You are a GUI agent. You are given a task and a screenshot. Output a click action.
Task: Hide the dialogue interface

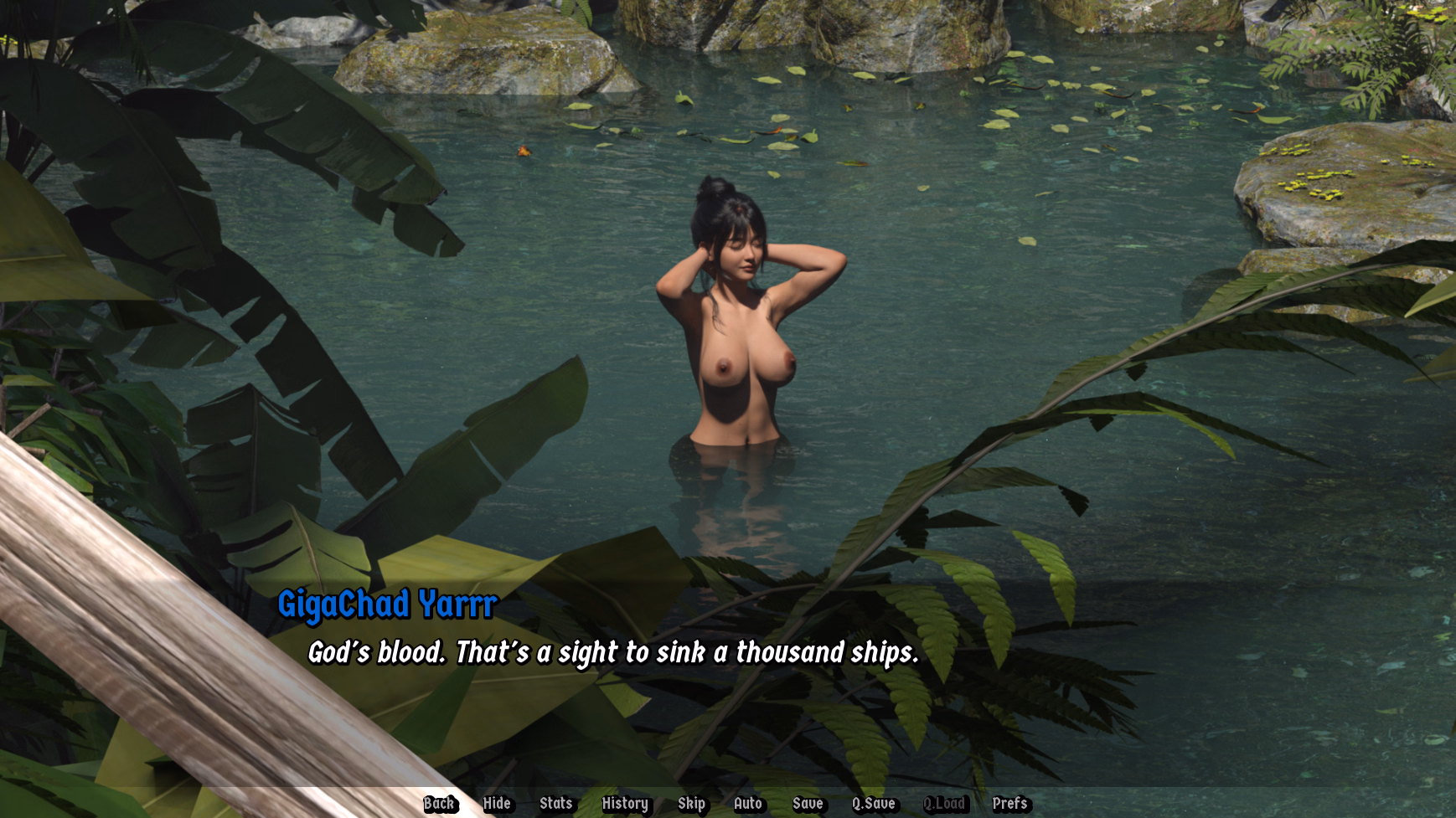click(x=497, y=804)
